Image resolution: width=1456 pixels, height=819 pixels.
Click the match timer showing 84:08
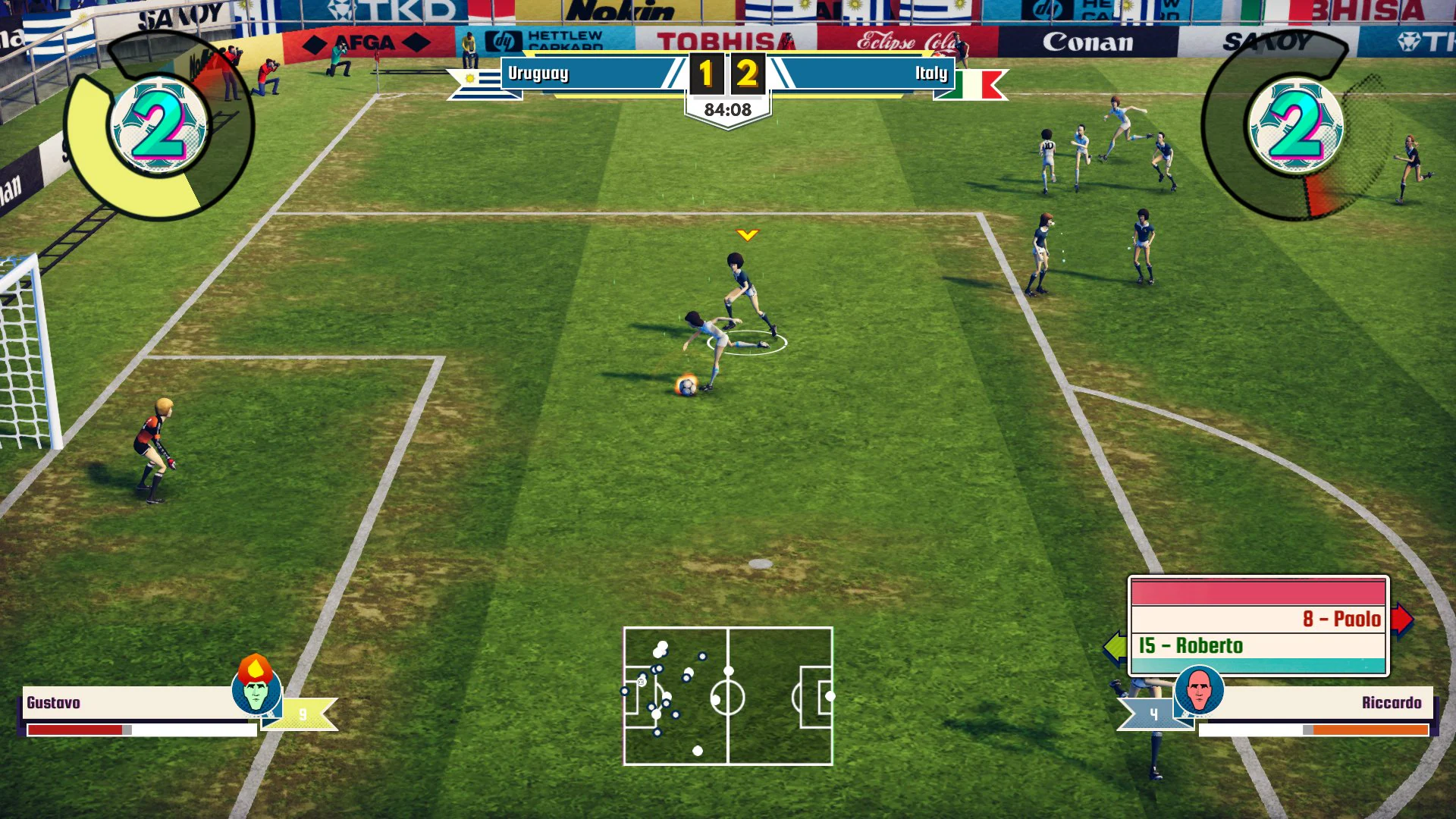click(x=727, y=107)
